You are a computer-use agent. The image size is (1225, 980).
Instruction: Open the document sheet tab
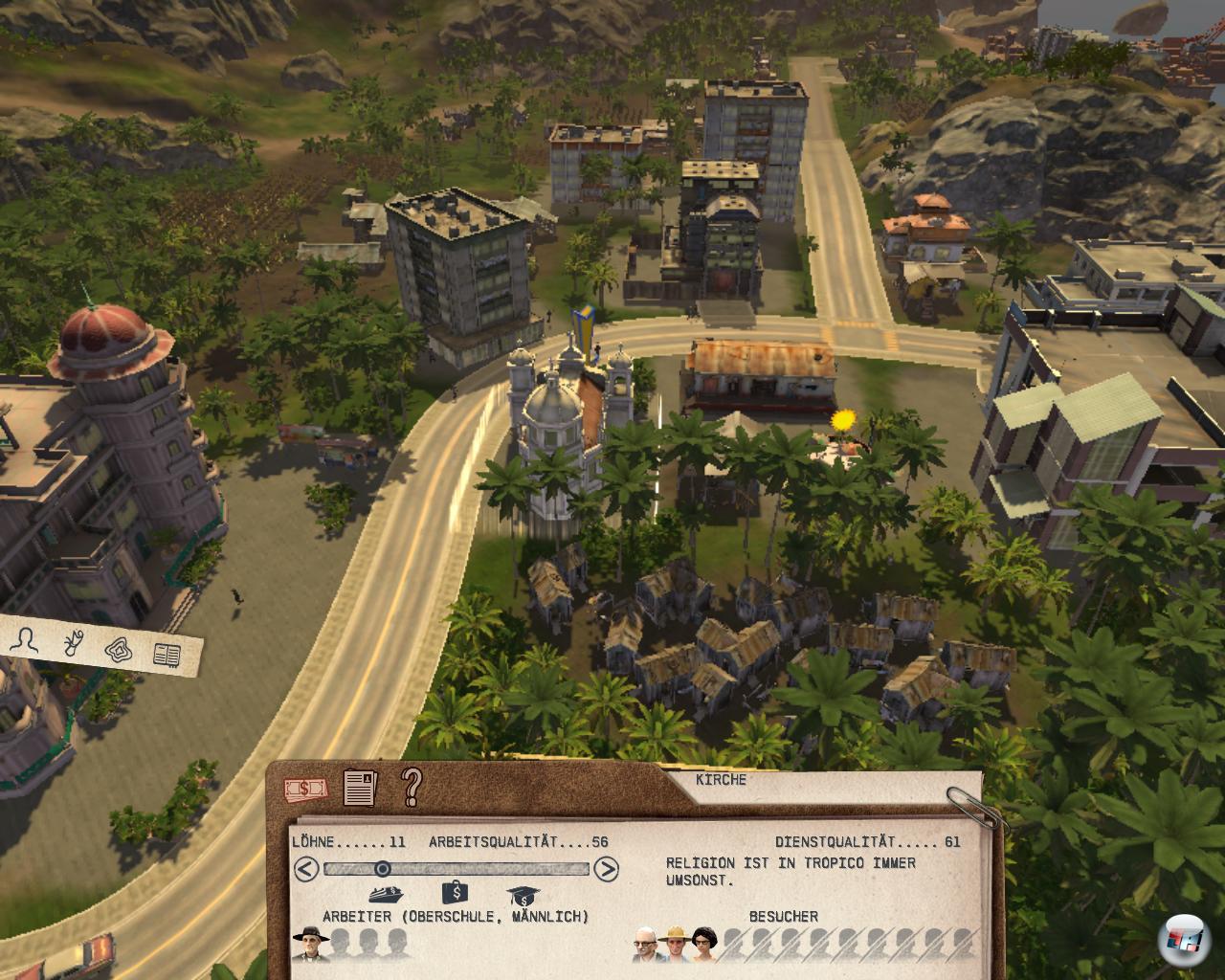(x=359, y=788)
